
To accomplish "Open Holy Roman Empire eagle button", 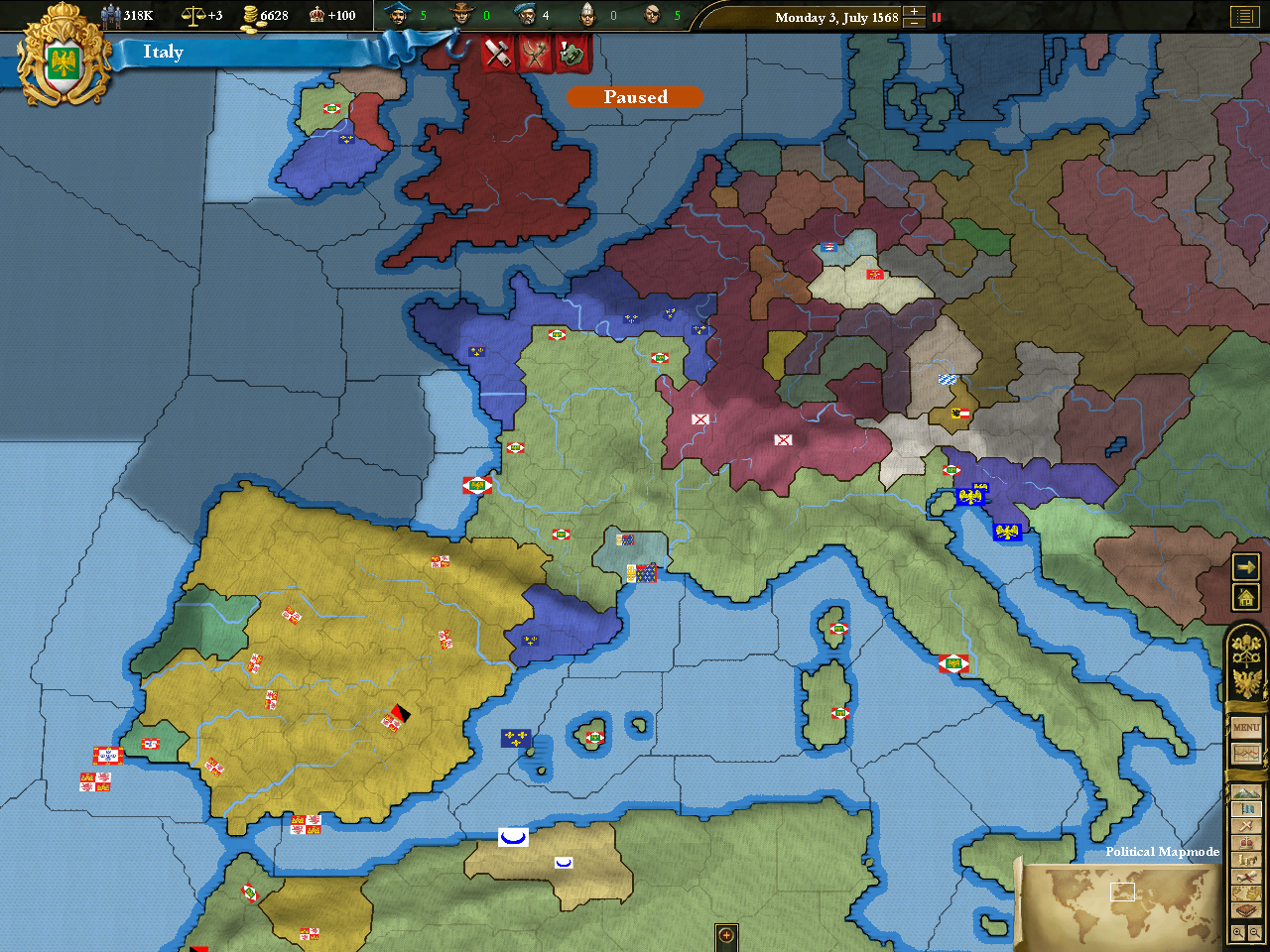I will [x=1246, y=683].
